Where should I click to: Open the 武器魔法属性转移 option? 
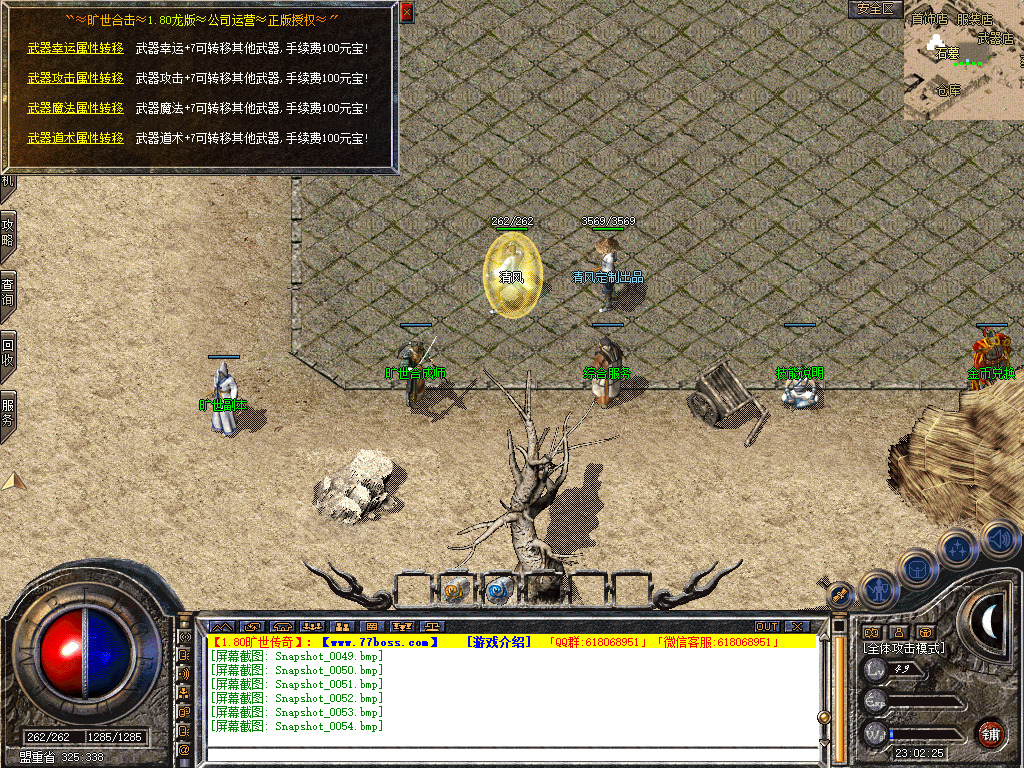tap(75, 108)
